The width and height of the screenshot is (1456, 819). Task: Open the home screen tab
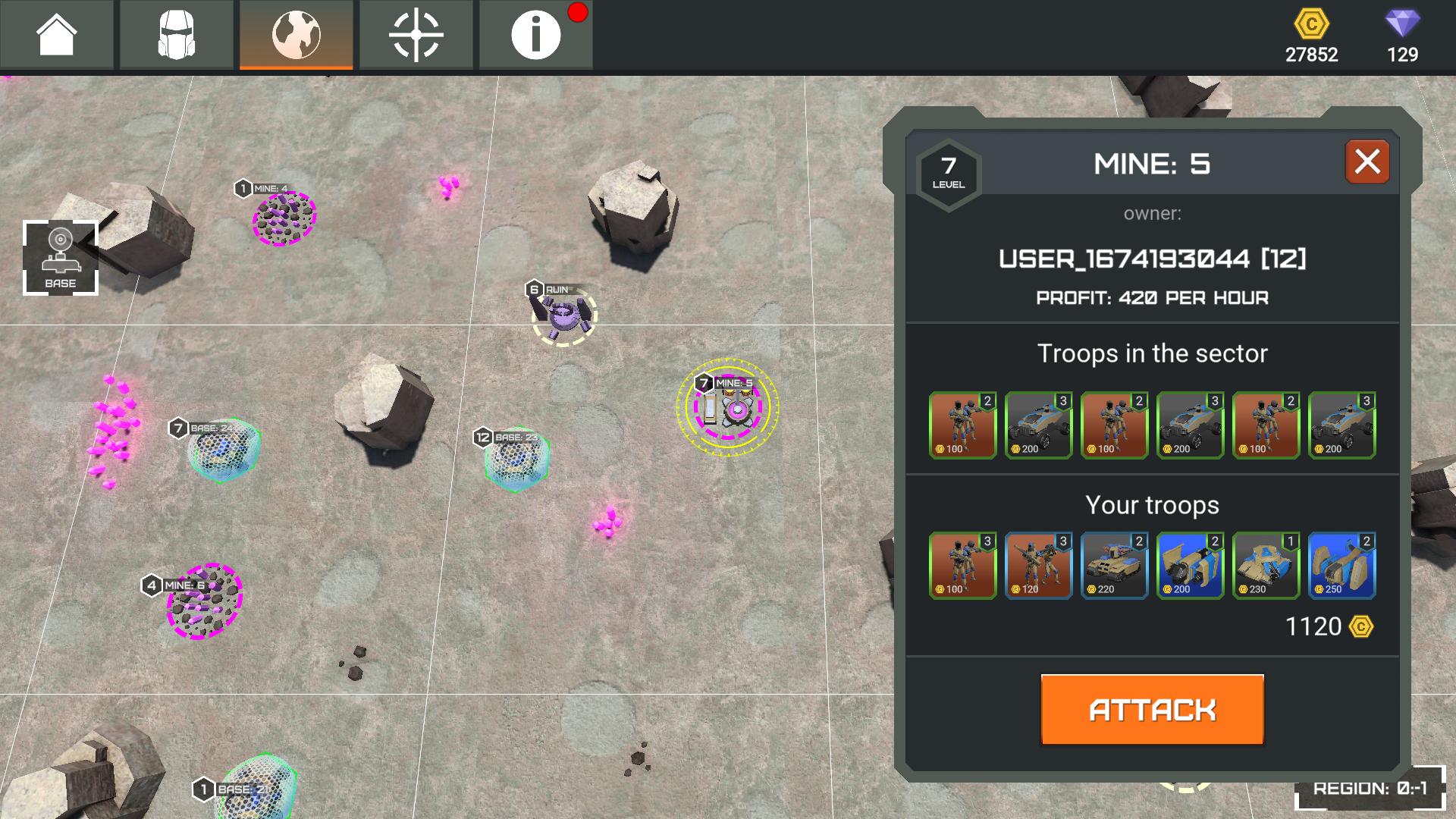tap(57, 35)
